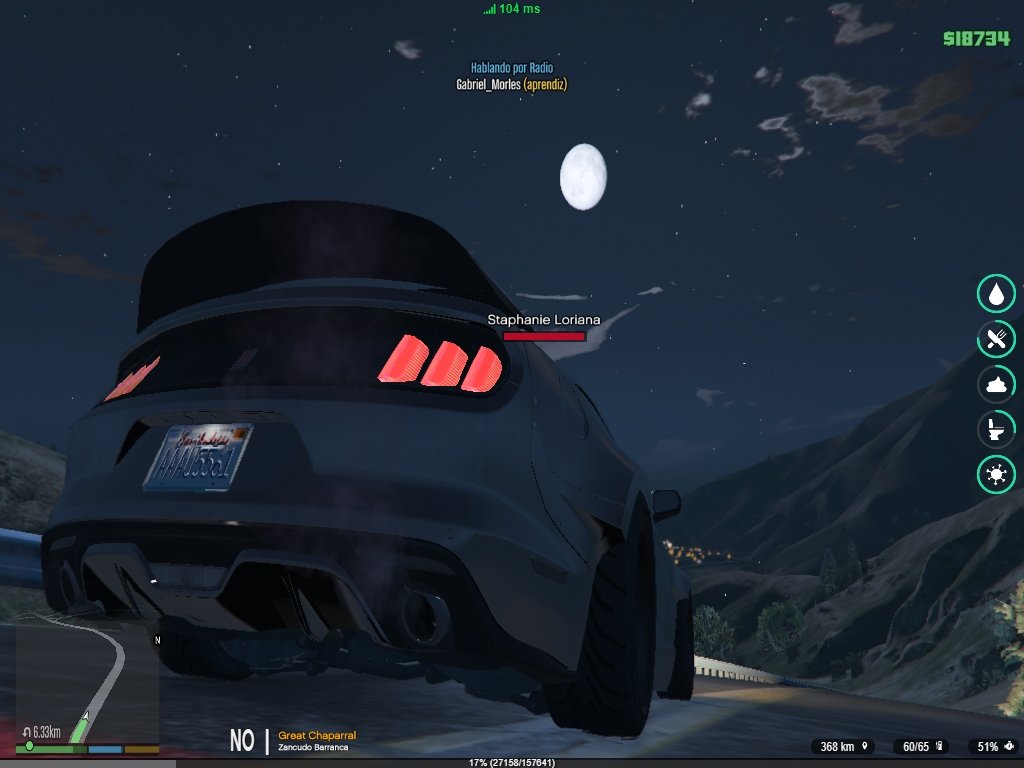Click the virus status icon

(996, 475)
